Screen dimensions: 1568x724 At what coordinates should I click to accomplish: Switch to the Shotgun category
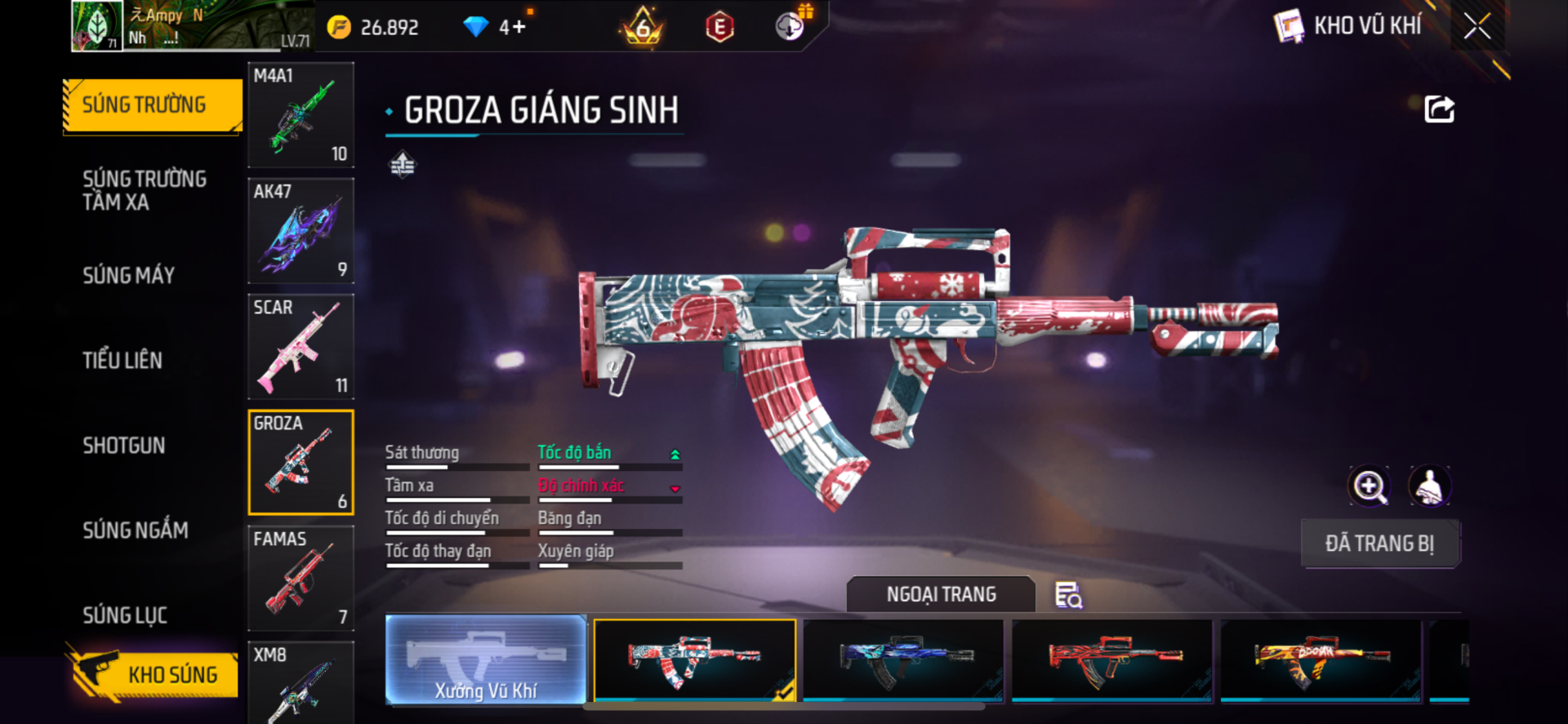[x=124, y=445]
